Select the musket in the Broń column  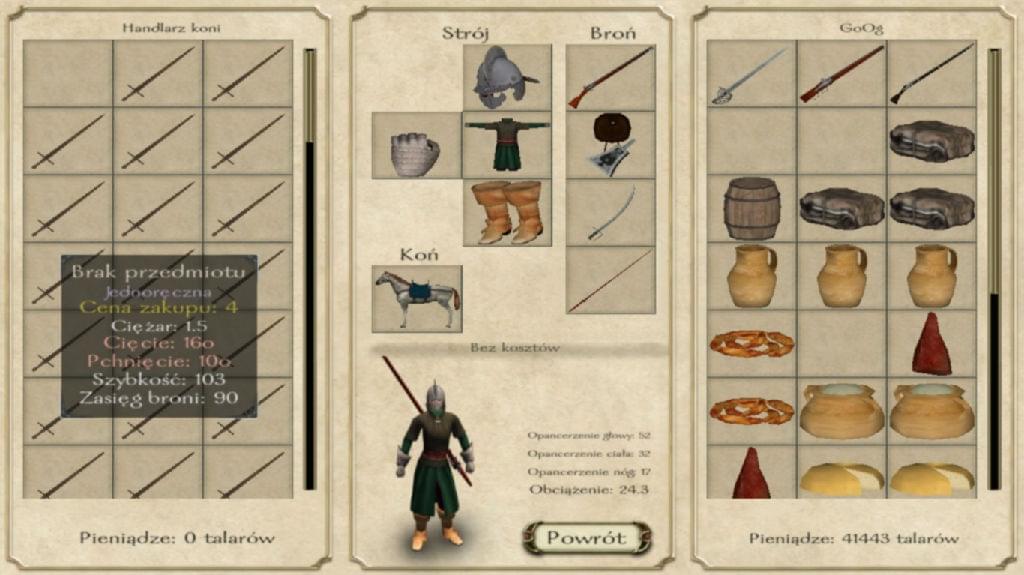click(610, 77)
